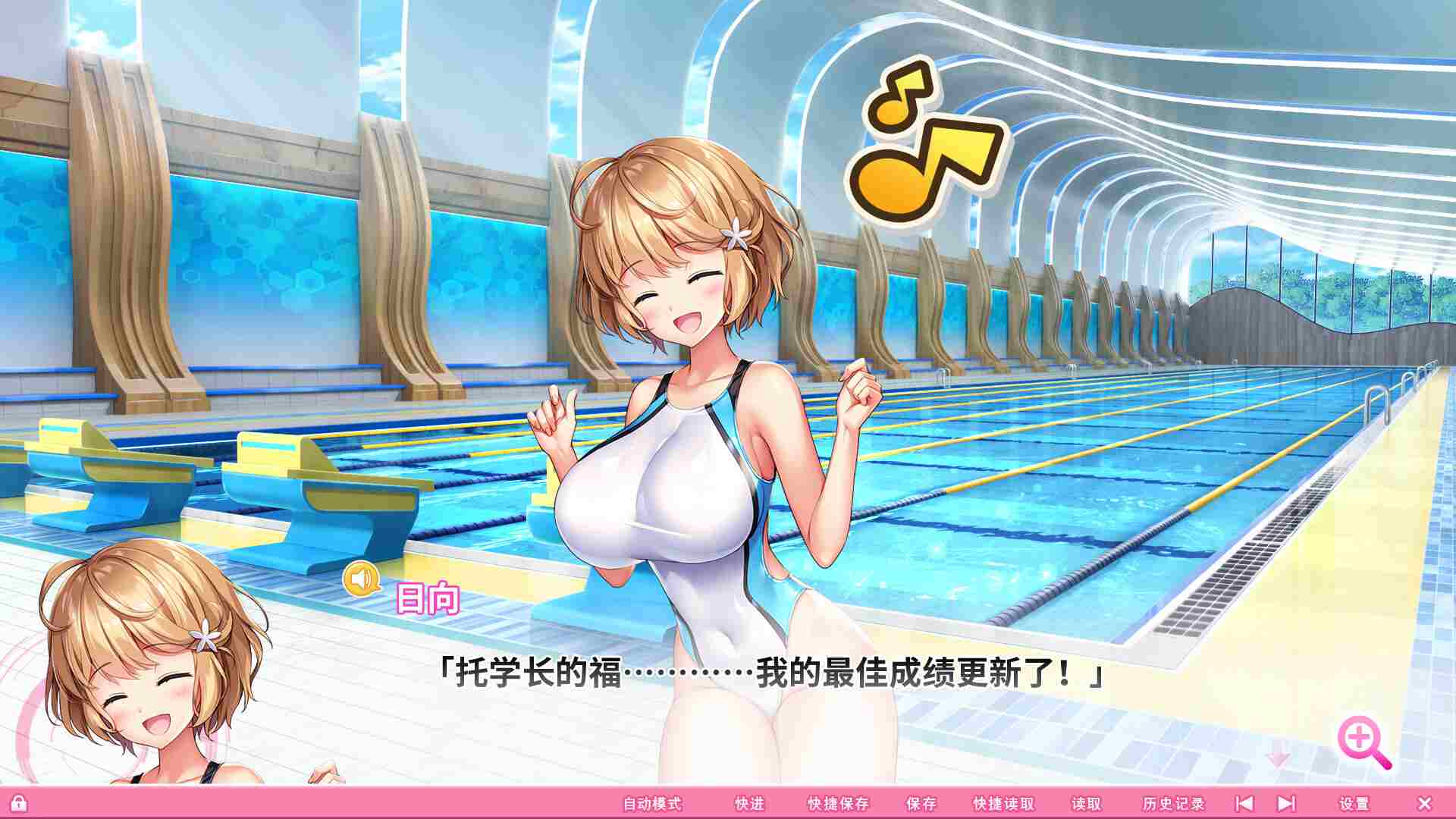Toggle the lock icon to hide the UI
This screenshot has height=819, width=1456.
pos(19,802)
